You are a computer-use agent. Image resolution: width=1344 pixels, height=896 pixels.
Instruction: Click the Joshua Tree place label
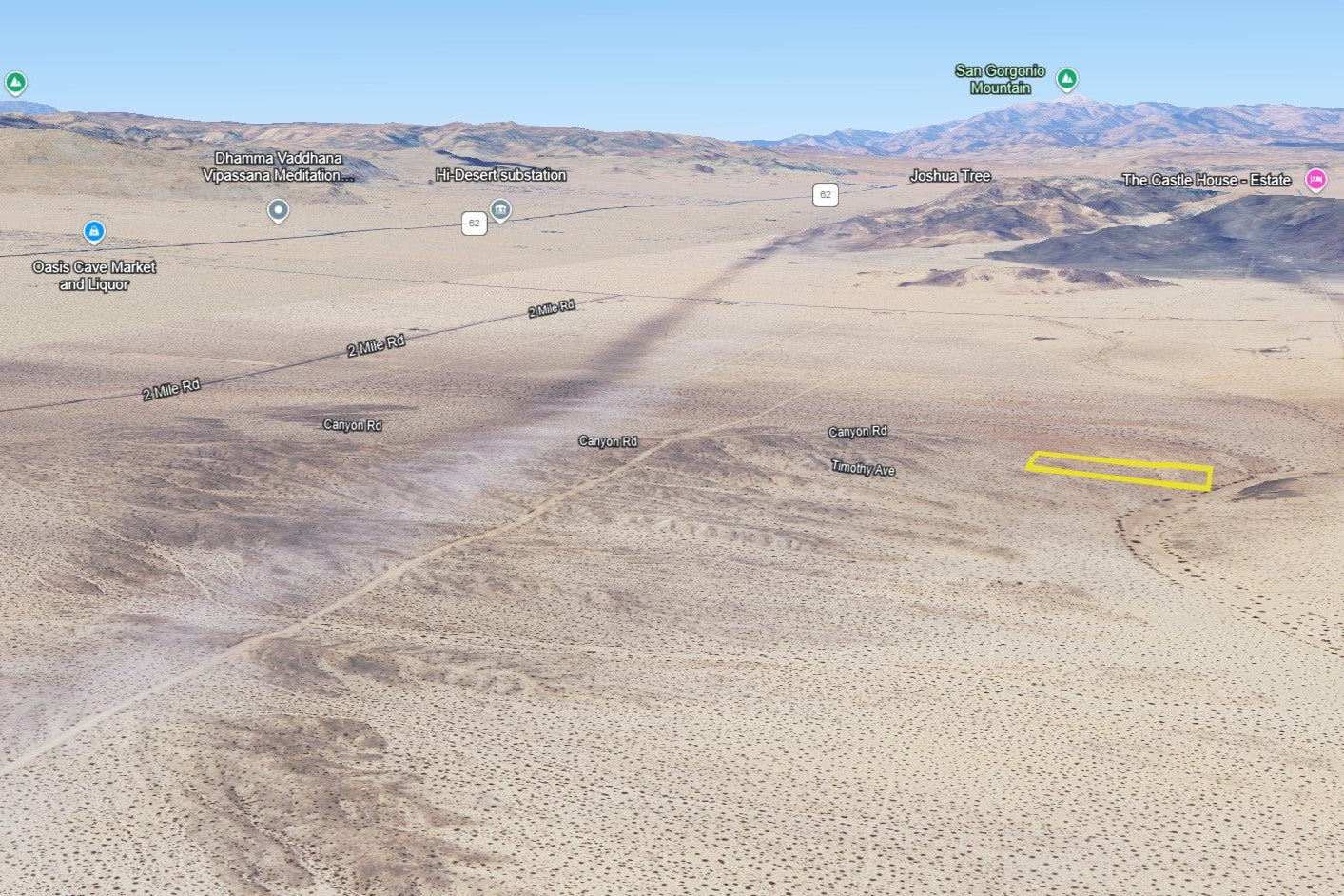(x=950, y=176)
